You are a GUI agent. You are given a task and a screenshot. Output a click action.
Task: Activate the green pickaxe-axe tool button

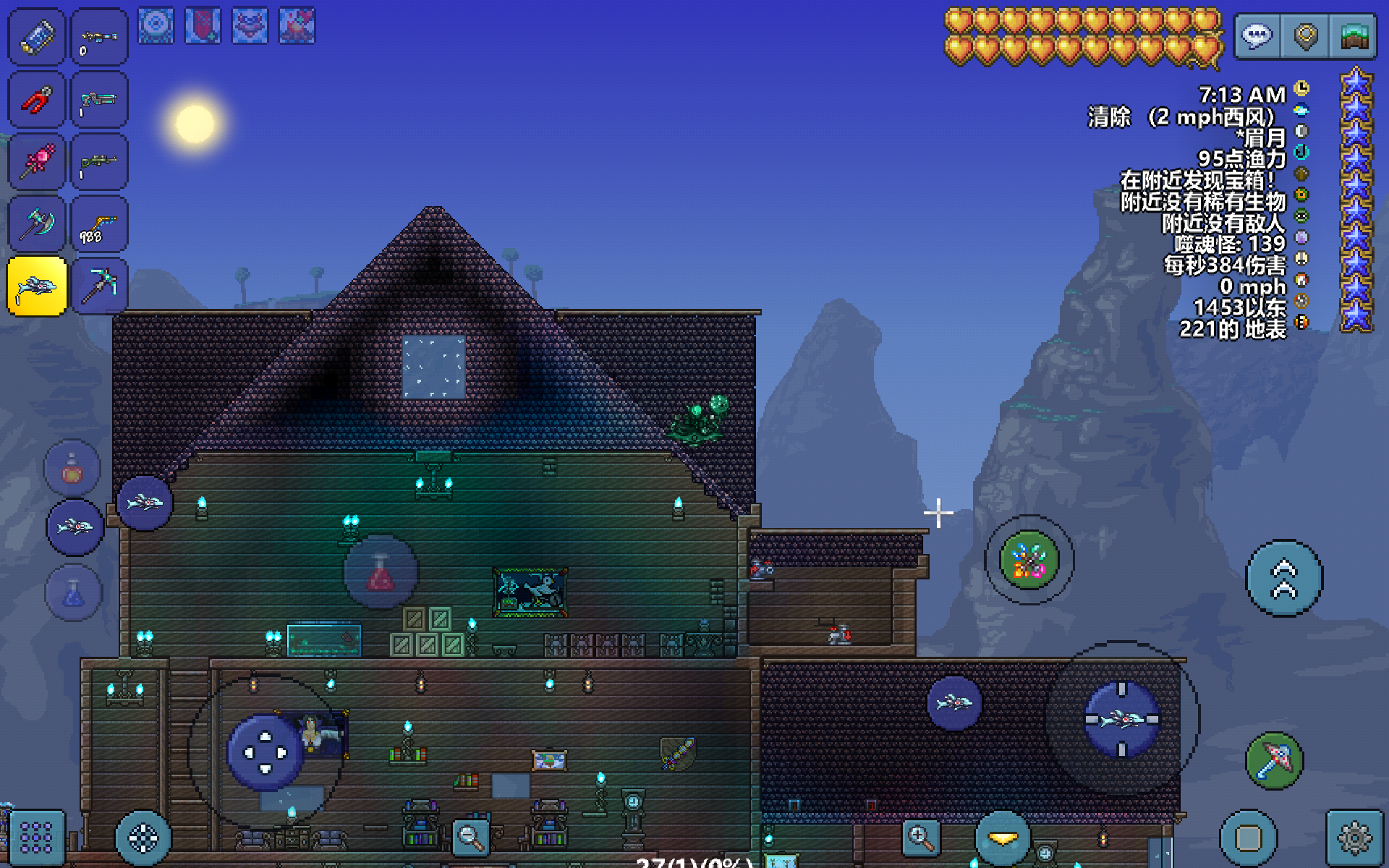pyautogui.click(x=1274, y=761)
